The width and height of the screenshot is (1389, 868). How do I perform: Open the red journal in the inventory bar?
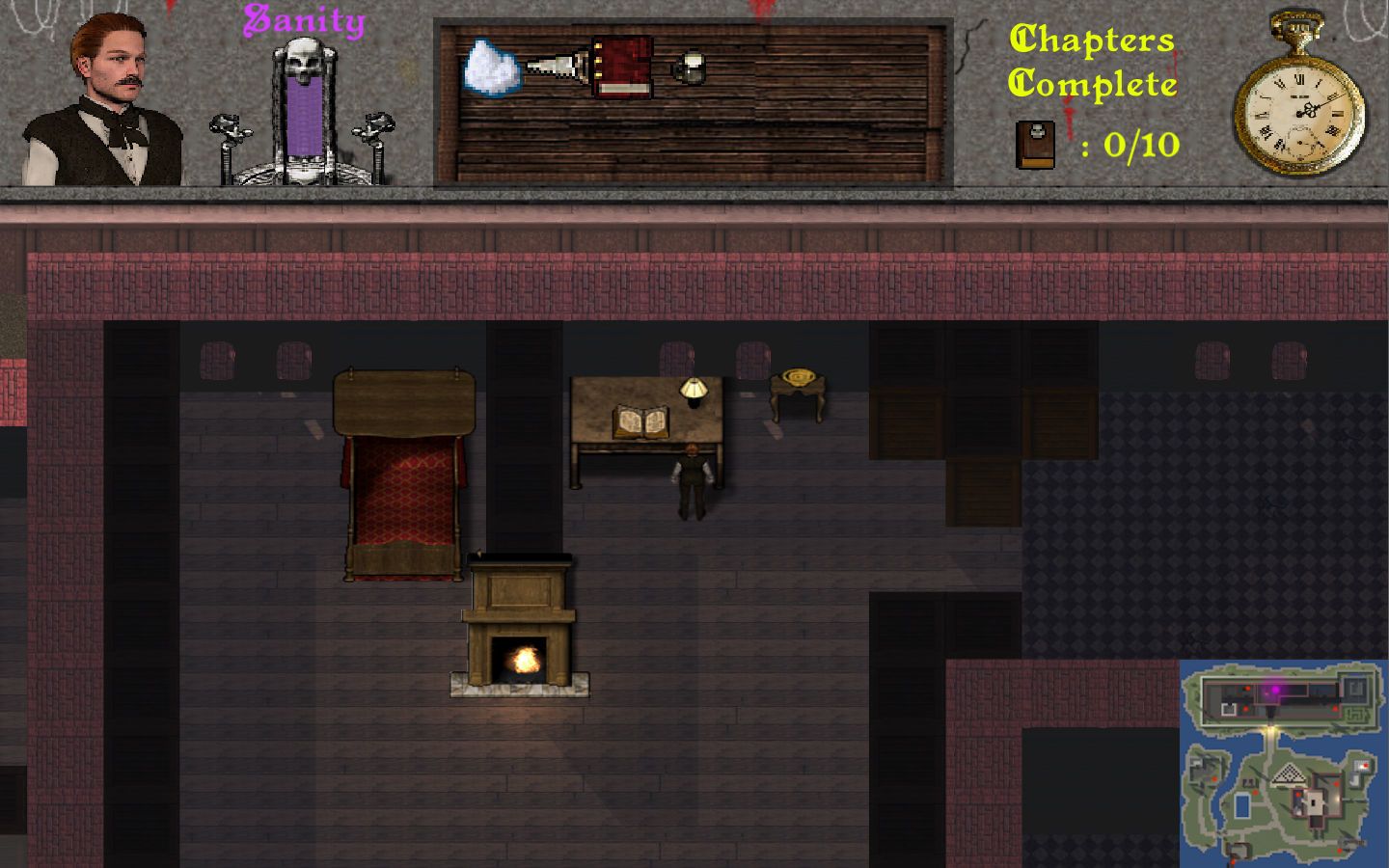(x=620, y=68)
